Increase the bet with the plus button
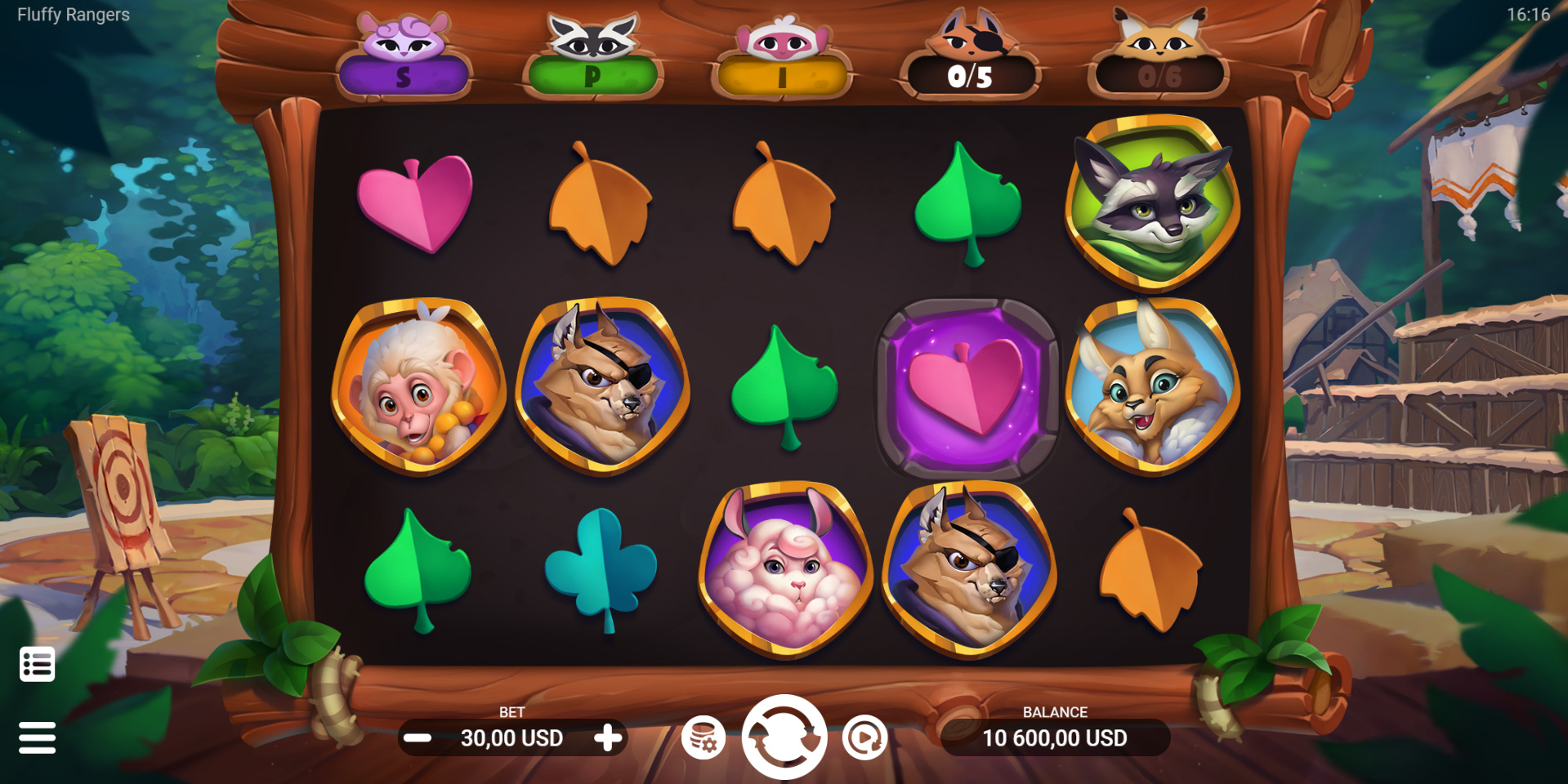Screen dimensions: 1568x784 coord(607,738)
